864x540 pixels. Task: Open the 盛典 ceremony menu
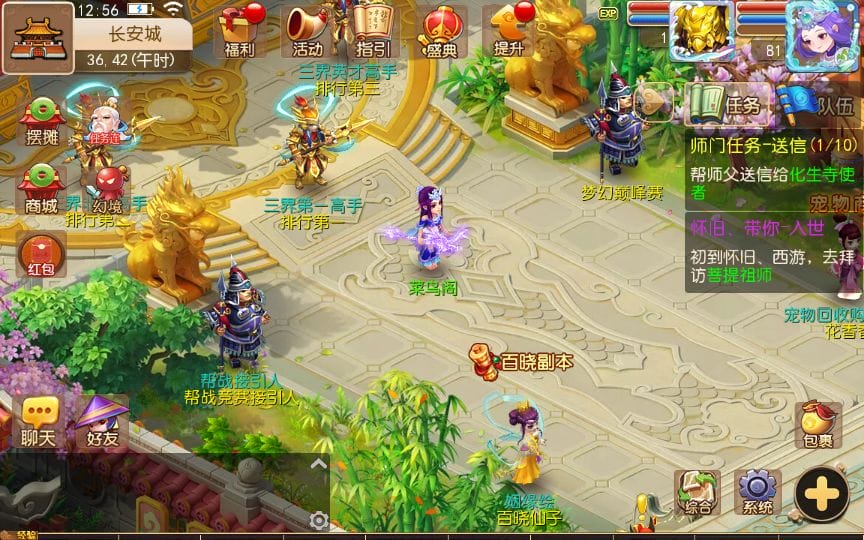point(440,30)
